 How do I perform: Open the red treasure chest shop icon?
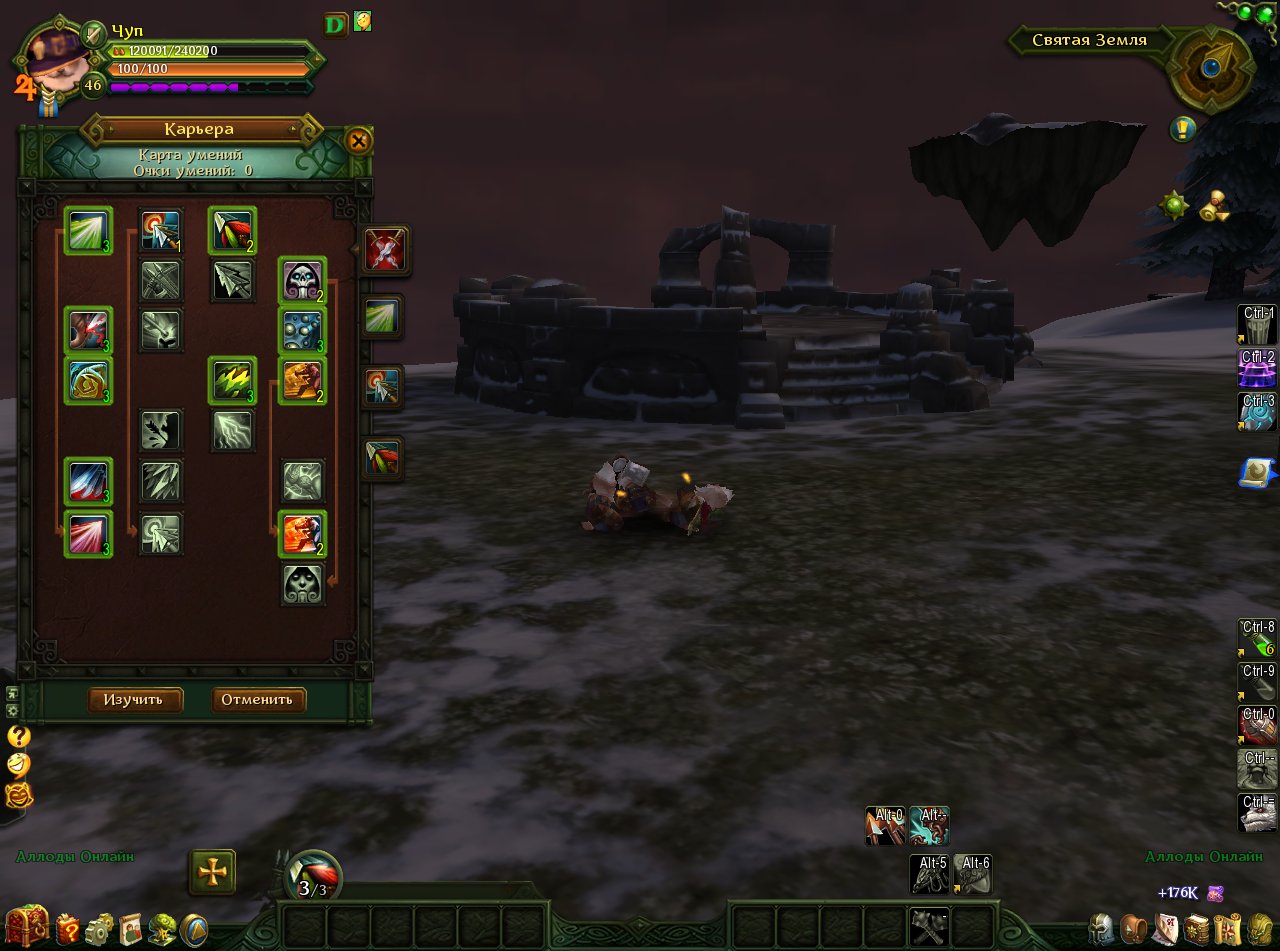coord(27,927)
